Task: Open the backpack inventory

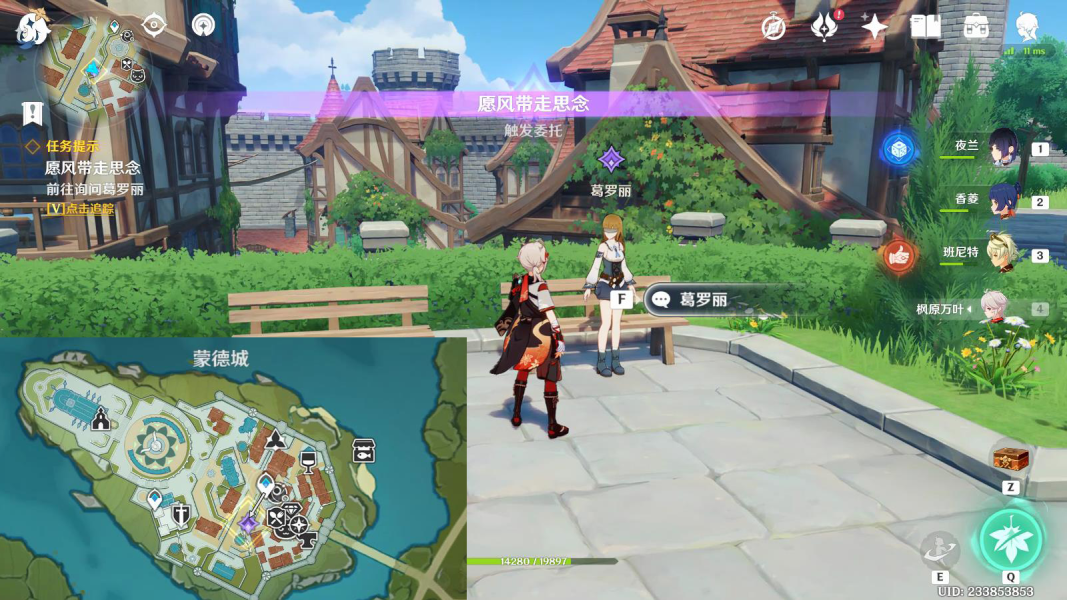Action: coord(976,27)
